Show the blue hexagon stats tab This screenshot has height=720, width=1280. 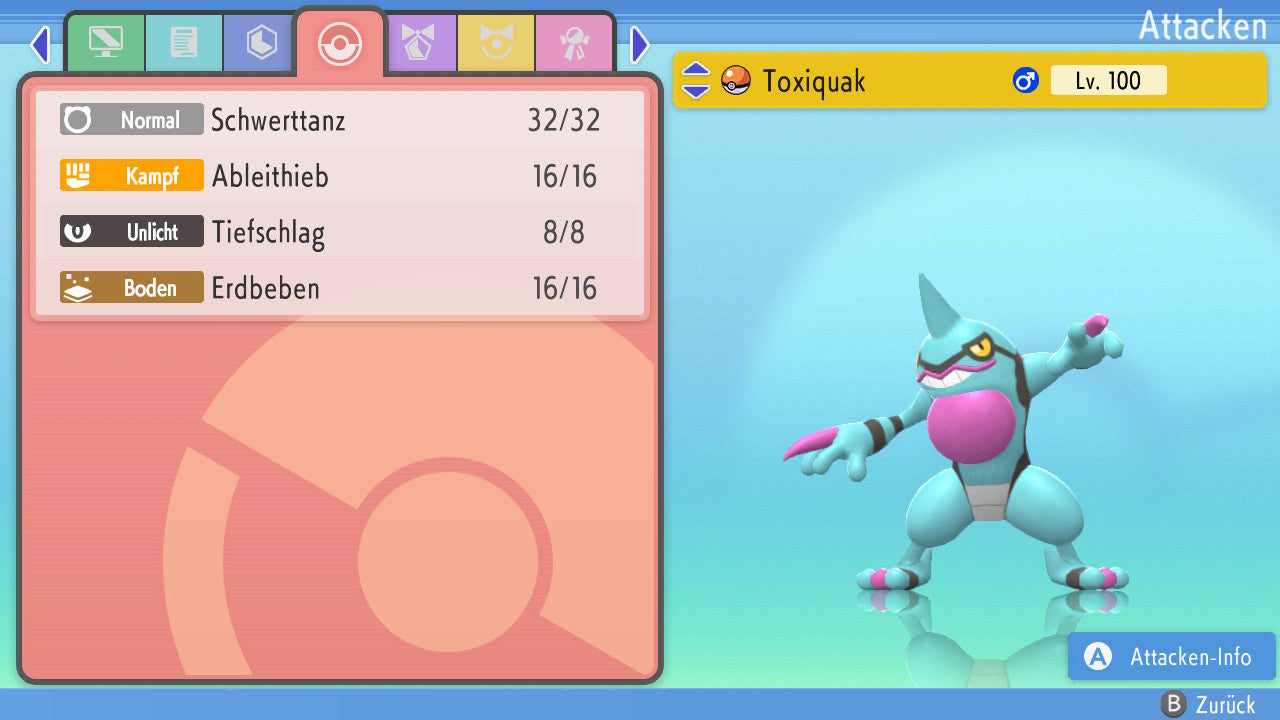[x=262, y=43]
